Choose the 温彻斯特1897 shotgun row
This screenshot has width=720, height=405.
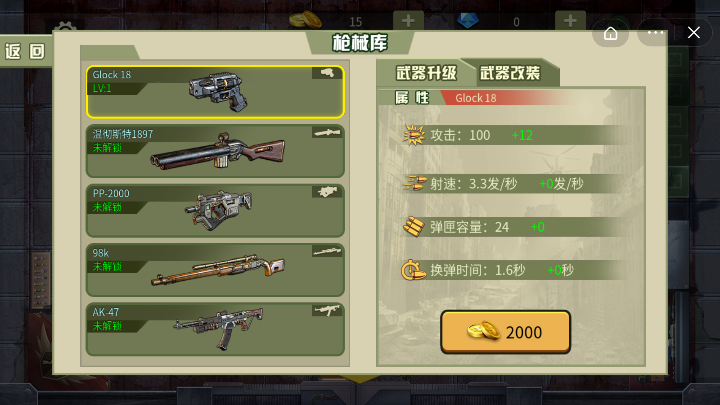[214, 151]
